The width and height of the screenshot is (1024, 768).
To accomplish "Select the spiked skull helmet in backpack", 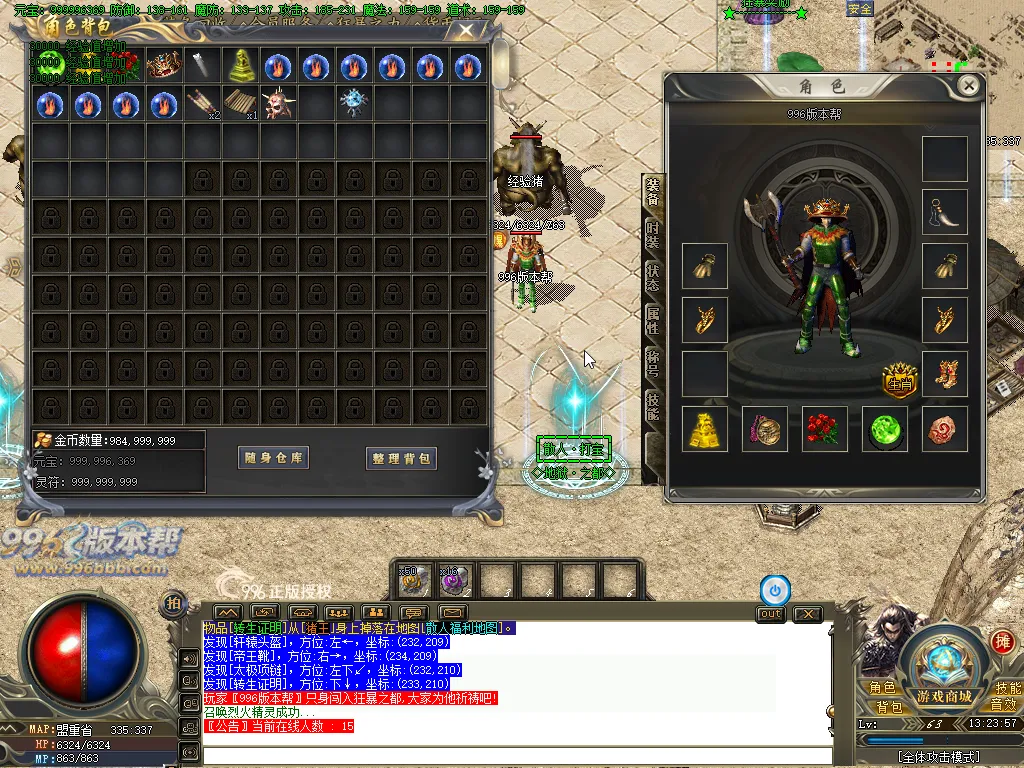I will (276, 104).
